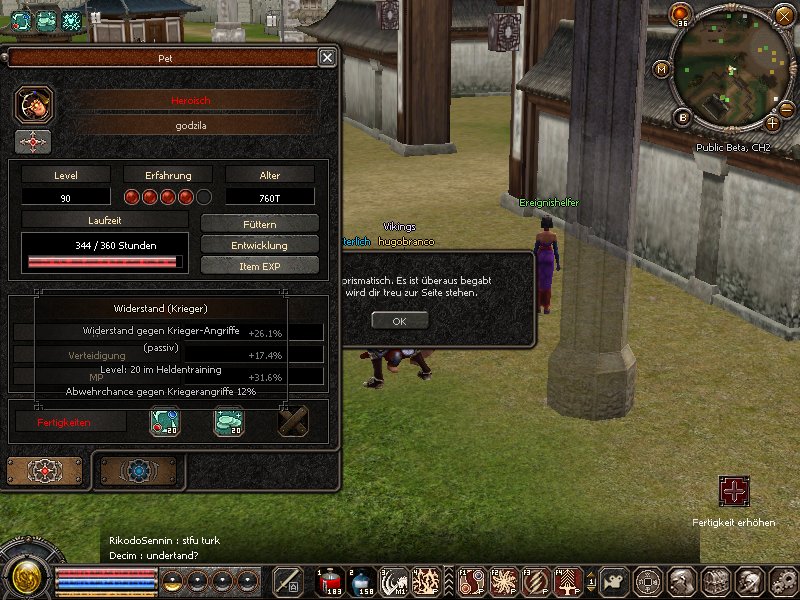This screenshot has height=600, width=800.
Task: Select the crossed-out empty pet skill slot
Action: [x=292, y=422]
